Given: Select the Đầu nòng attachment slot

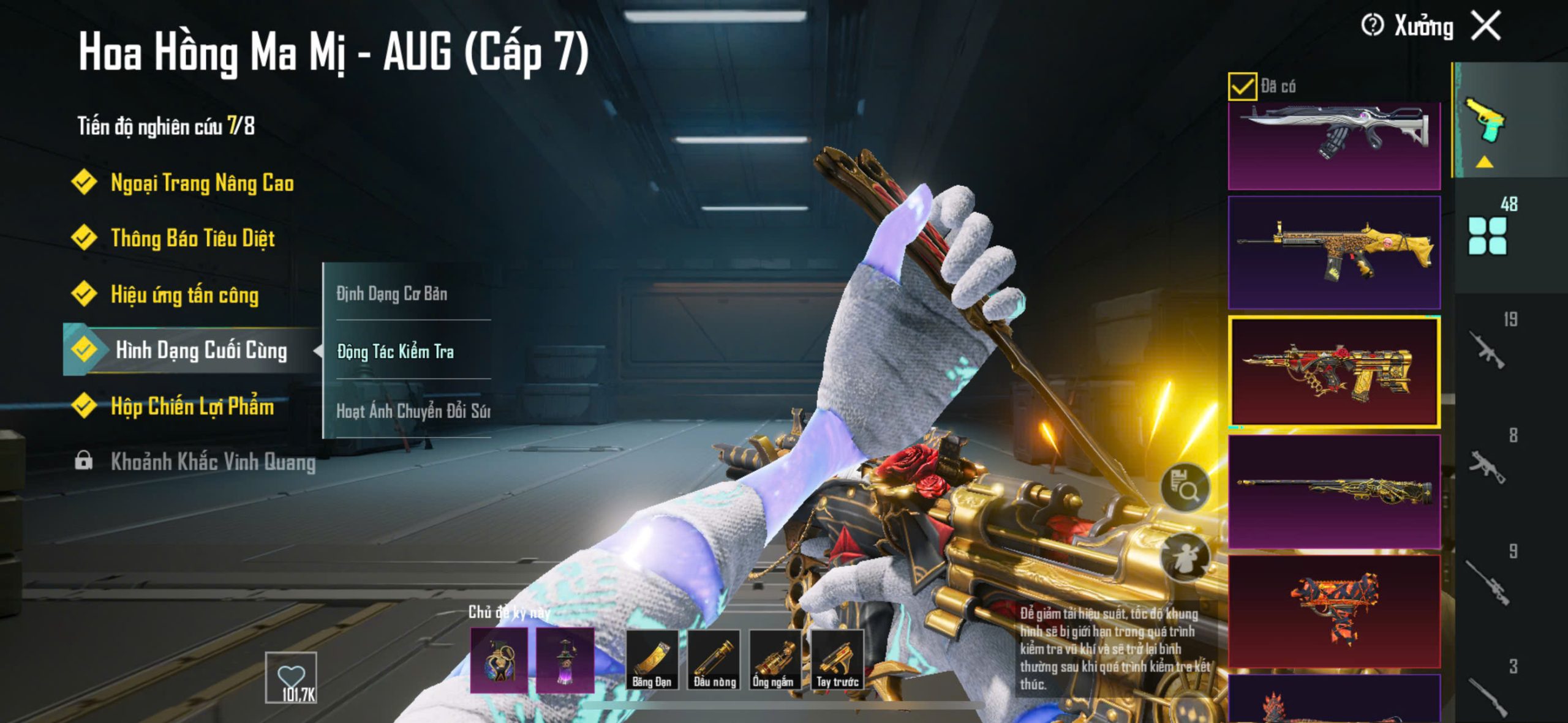Looking at the screenshot, I should point(714,660).
